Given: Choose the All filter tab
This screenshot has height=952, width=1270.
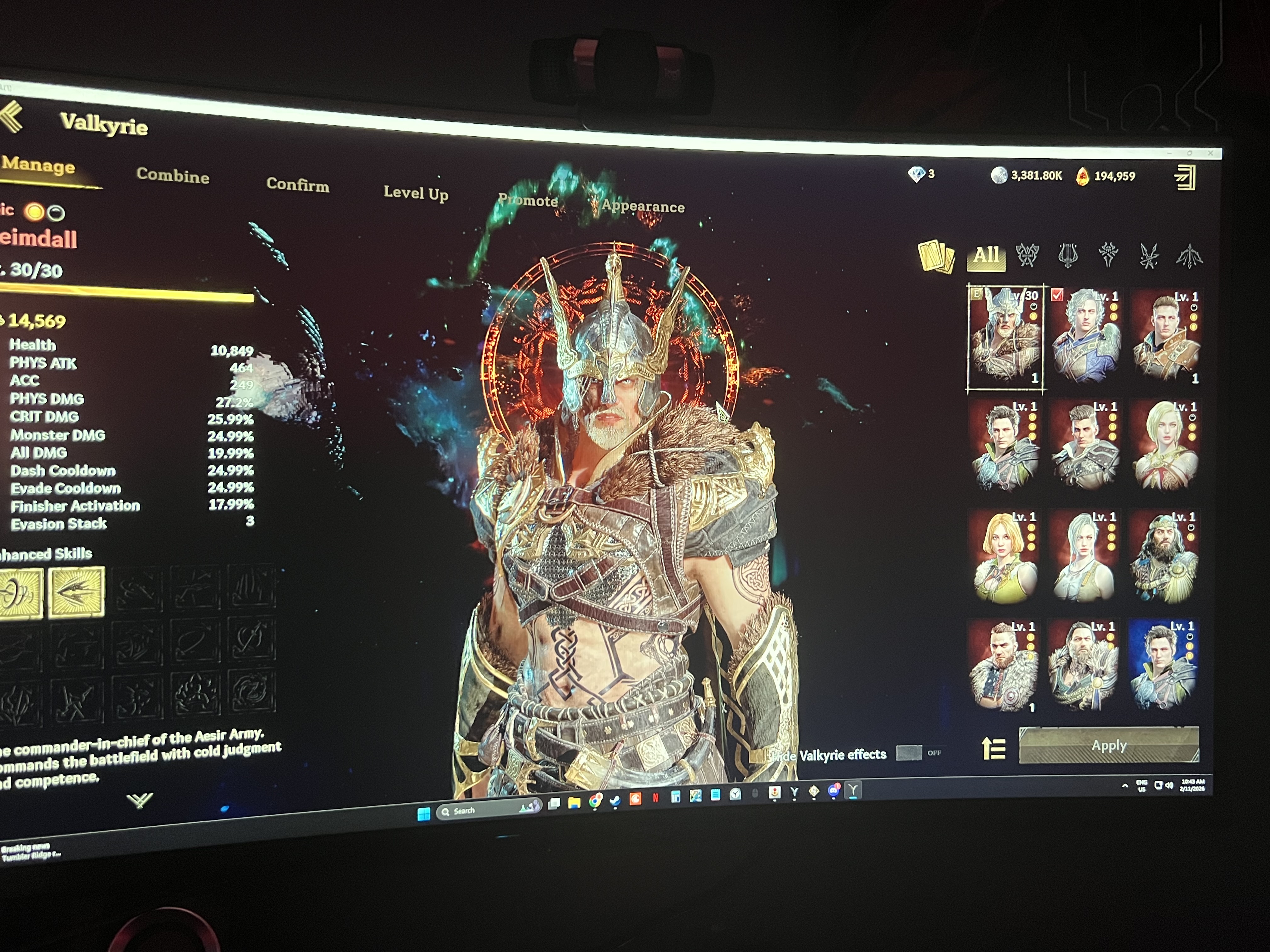Looking at the screenshot, I should 986,255.
